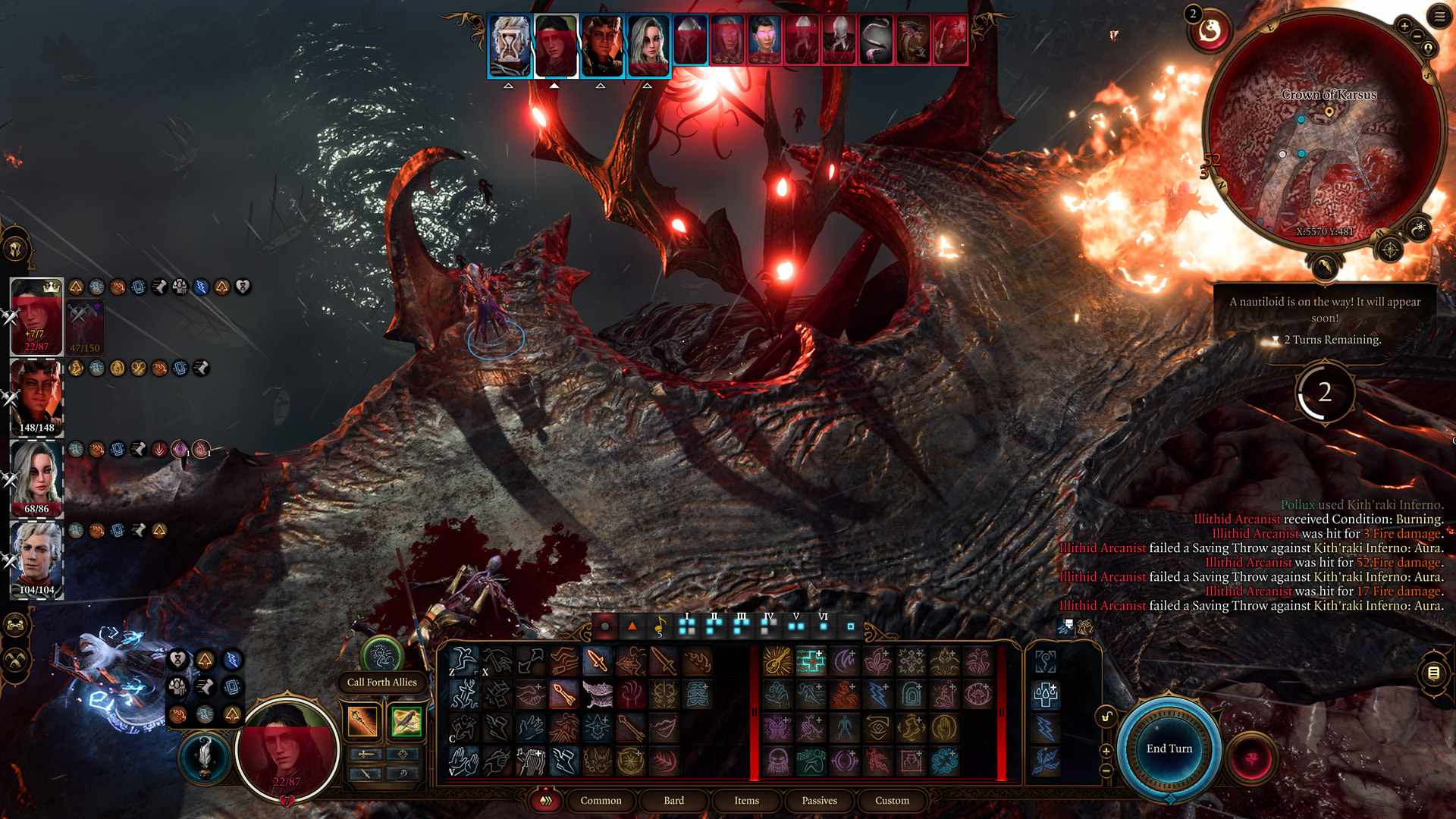The height and width of the screenshot is (819, 1456).
Task: Select the blonde woman party portrait
Action: [36, 478]
